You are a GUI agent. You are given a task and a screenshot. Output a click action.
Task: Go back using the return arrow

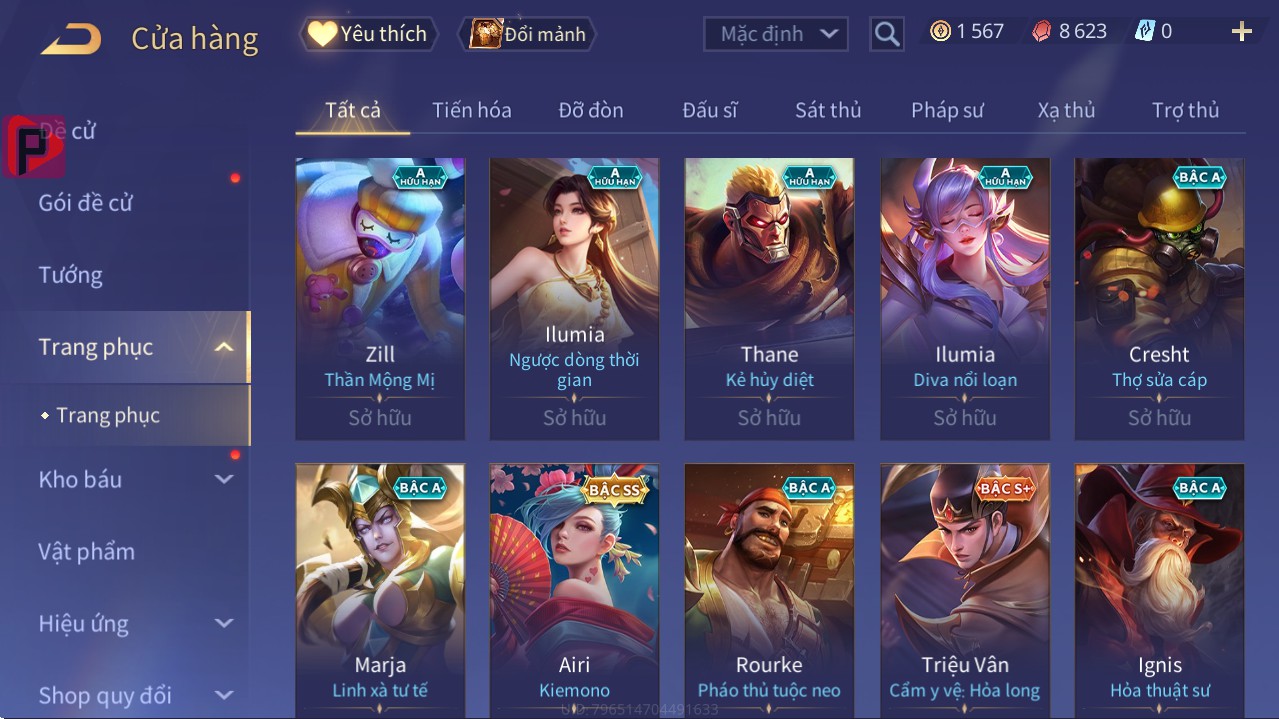pyautogui.click(x=71, y=39)
